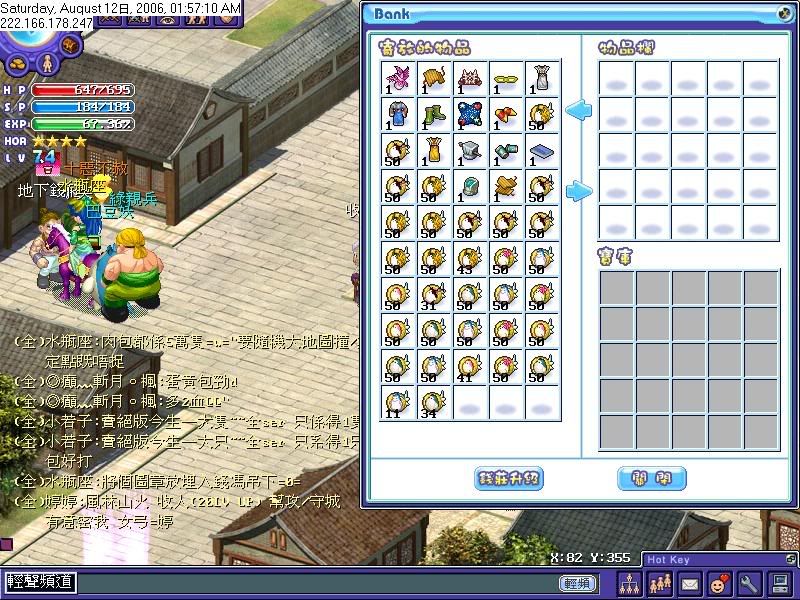The width and height of the screenshot is (800, 600).
Task: Choose the blue starry cloth item
Action: click(470, 114)
